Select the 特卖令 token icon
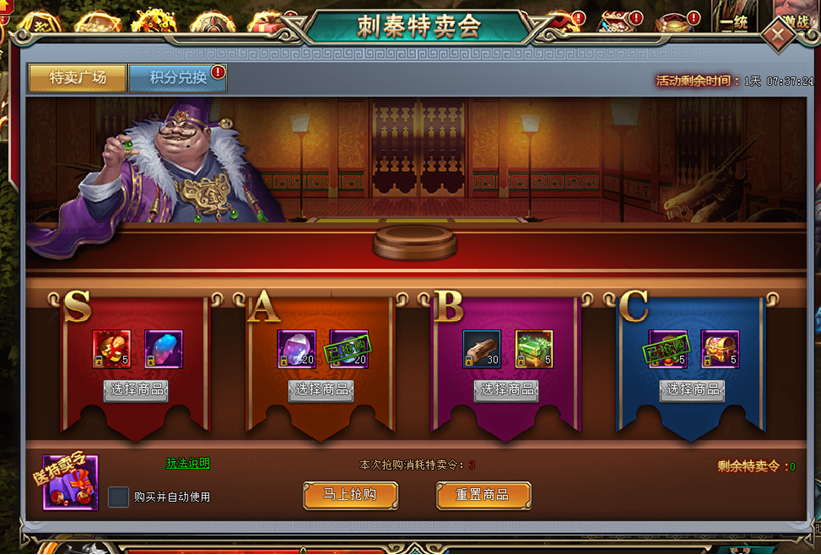The image size is (821, 555). pyautogui.click(x=70, y=483)
